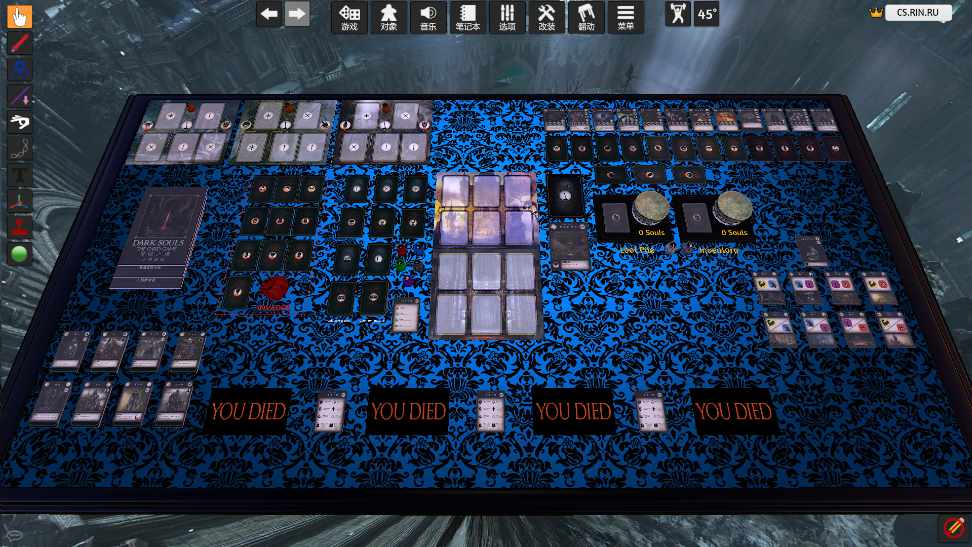Viewport: 972px width, 547px height.
Task: Click the 翻动 (Flip table) button
Action: point(586,16)
